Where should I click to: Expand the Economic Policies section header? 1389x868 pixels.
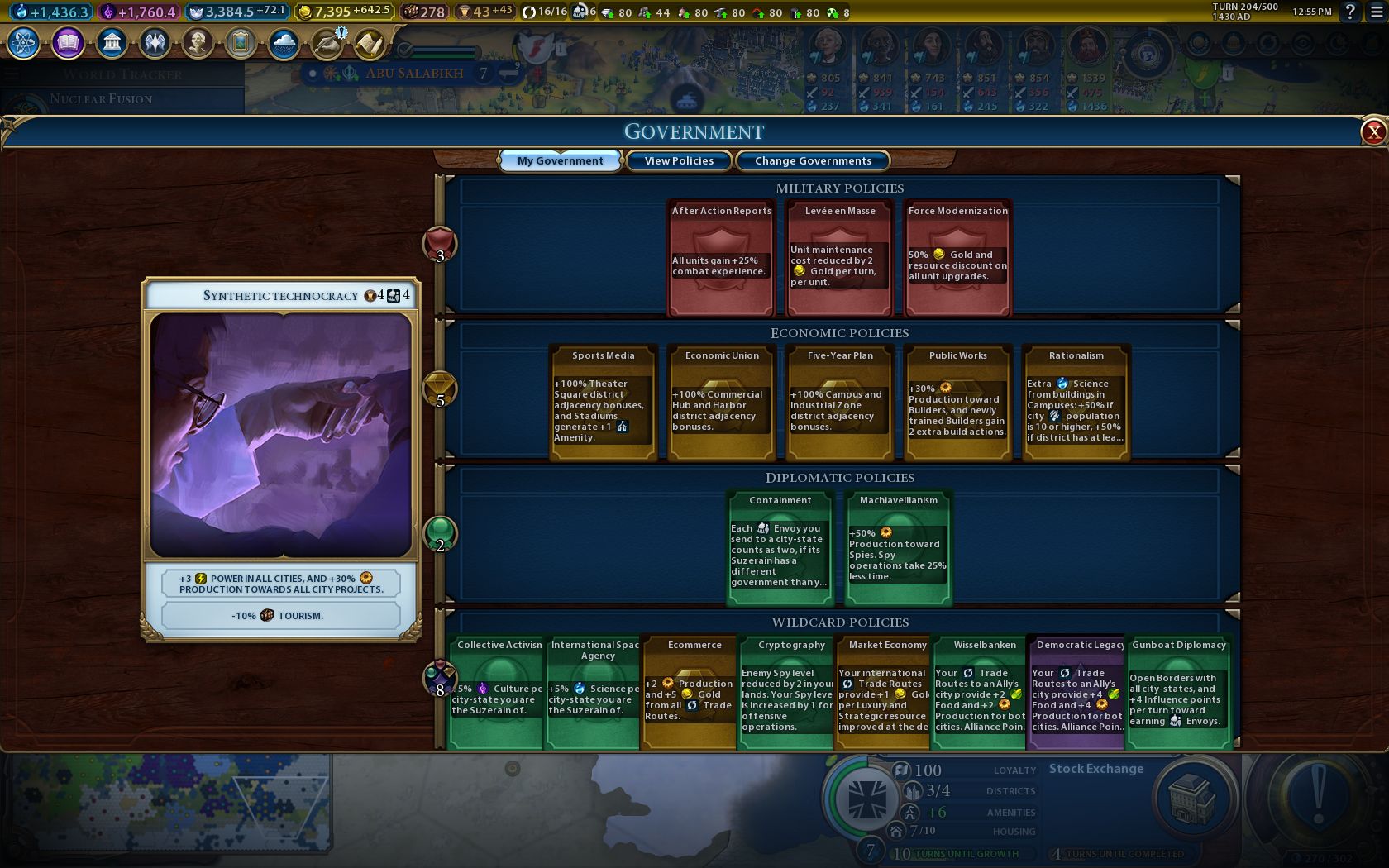839,333
